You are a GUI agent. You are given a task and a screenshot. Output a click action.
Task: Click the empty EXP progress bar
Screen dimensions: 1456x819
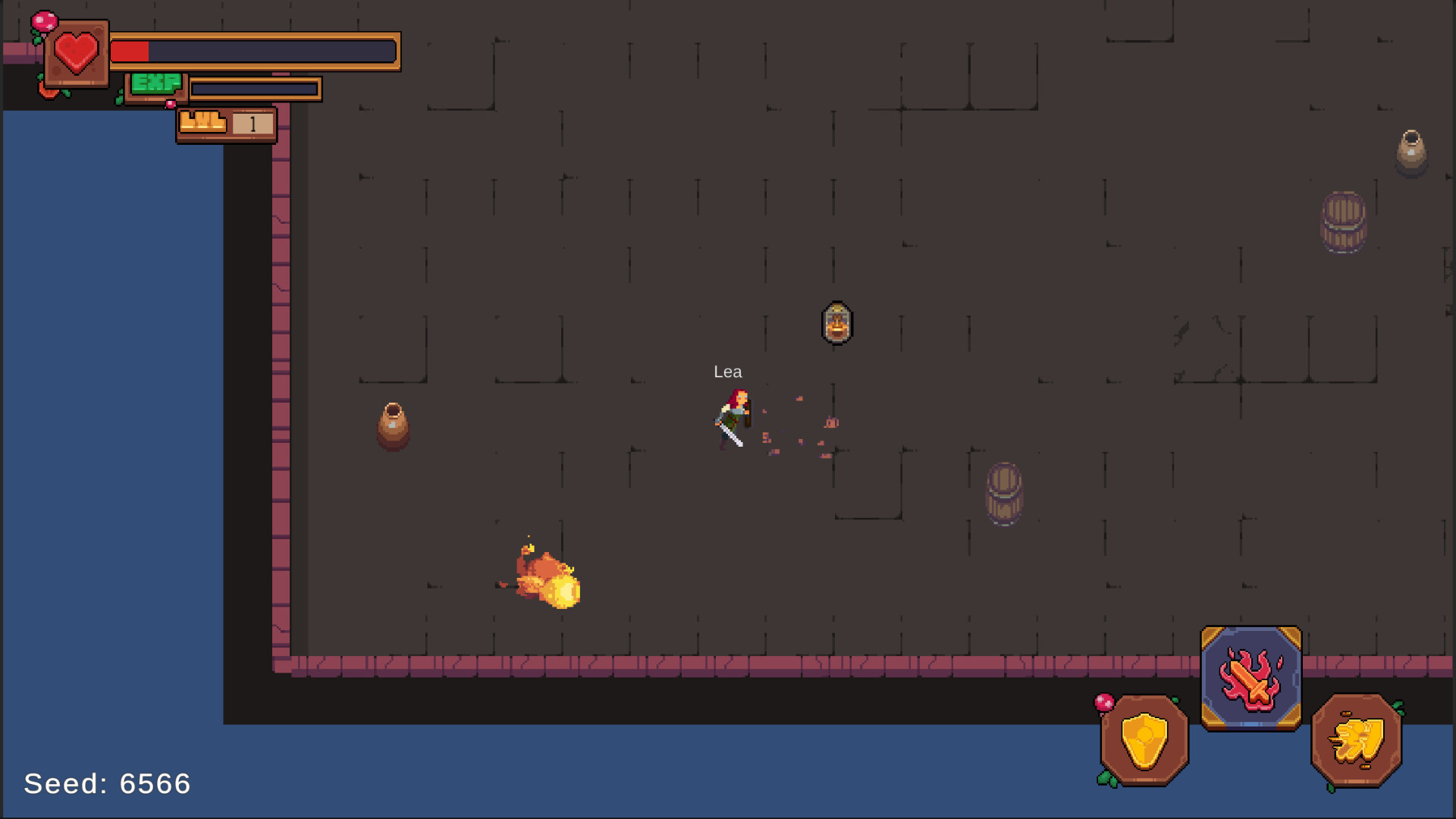click(x=254, y=88)
